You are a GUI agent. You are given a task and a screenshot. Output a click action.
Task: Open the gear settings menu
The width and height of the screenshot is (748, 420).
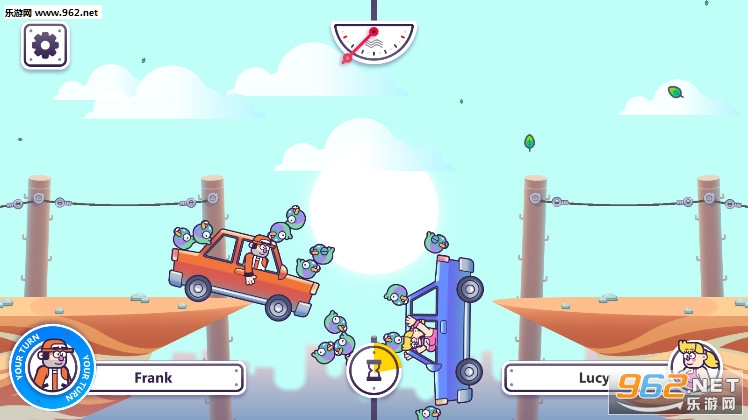point(45,45)
